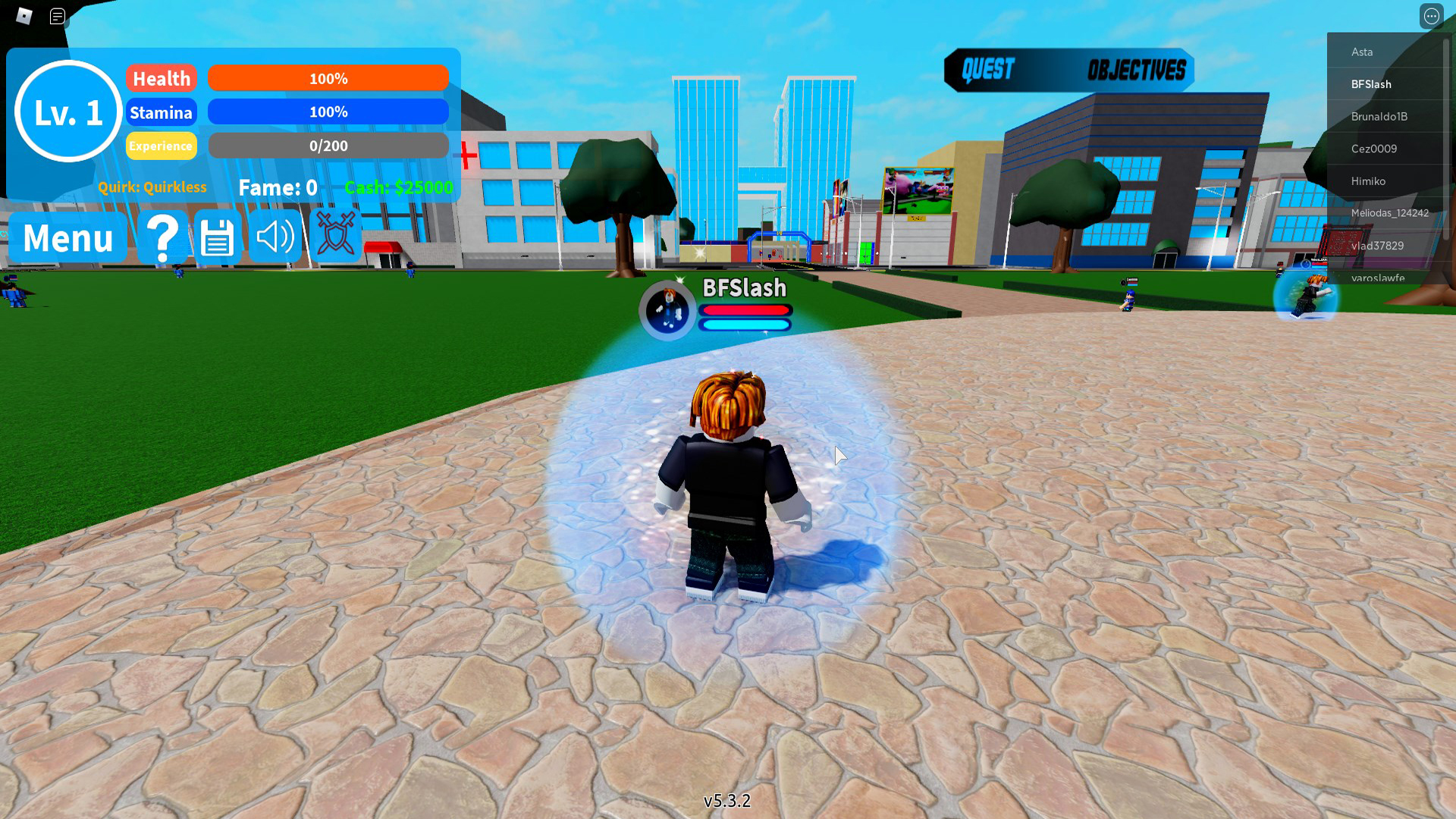Select BFSlash in the player list
1456x819 pixels.
(1372, 84)
